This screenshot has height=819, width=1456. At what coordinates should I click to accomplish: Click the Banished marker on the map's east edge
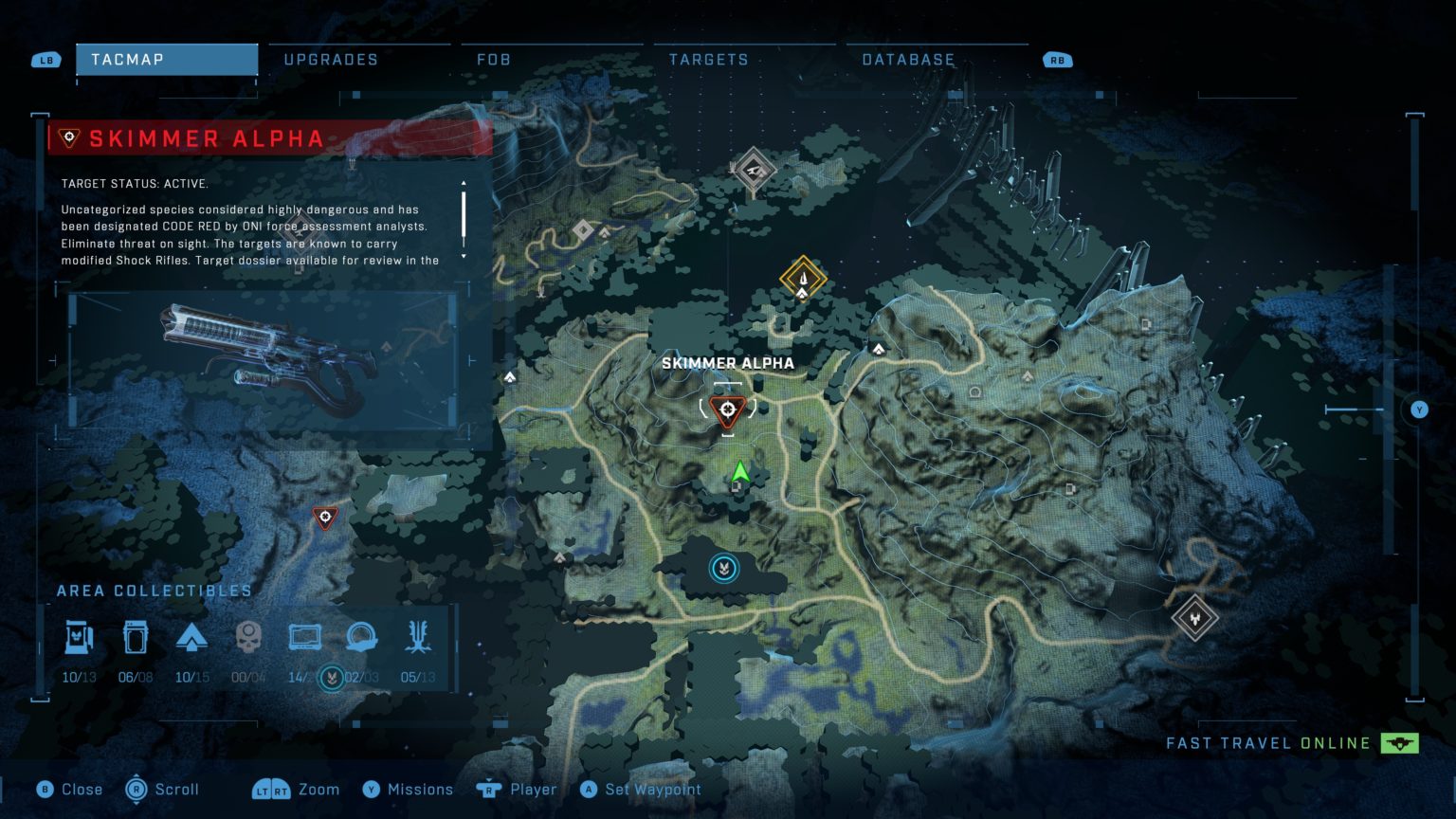(1195, 618)
